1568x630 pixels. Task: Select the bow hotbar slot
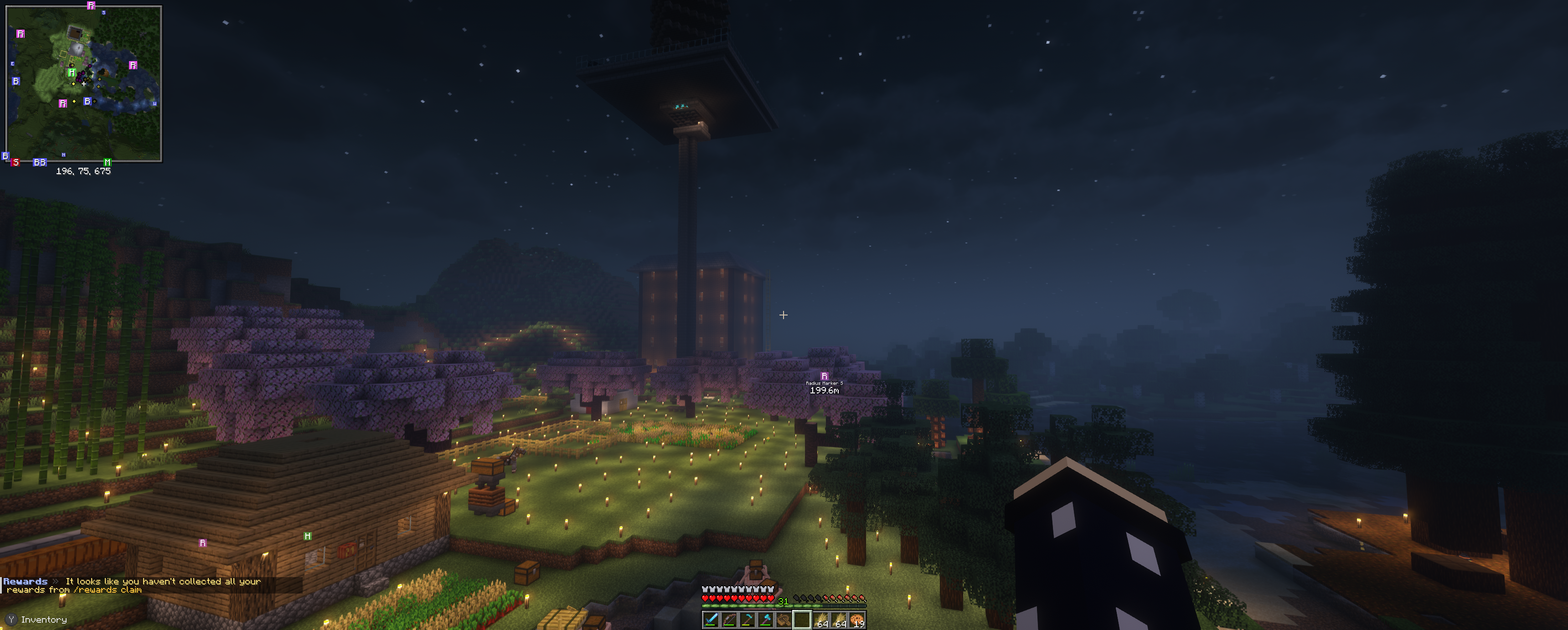pos(728,620)
